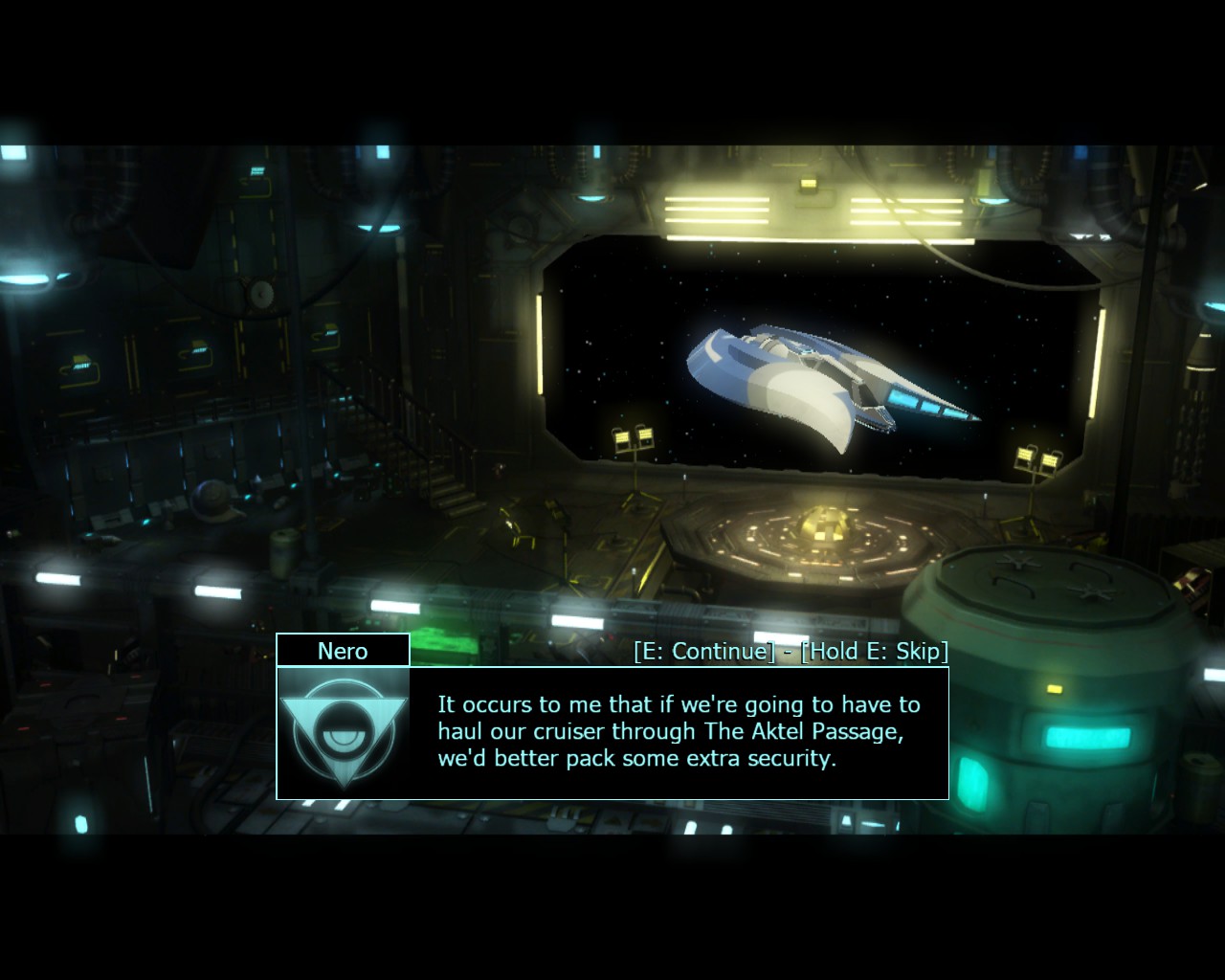
Task: Select Nero's triangular speaker portrait
Action: [x=344, y=732]
